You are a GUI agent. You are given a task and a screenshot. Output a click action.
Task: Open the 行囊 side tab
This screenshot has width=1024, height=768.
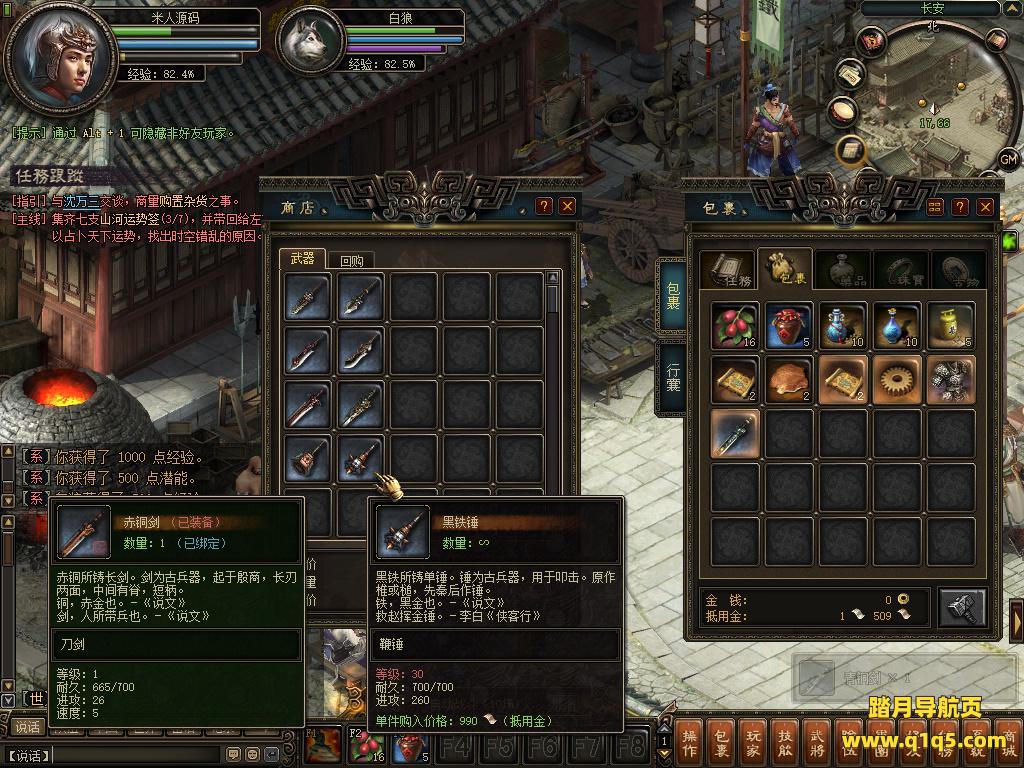pyautogui.click(x=673, y=377)
